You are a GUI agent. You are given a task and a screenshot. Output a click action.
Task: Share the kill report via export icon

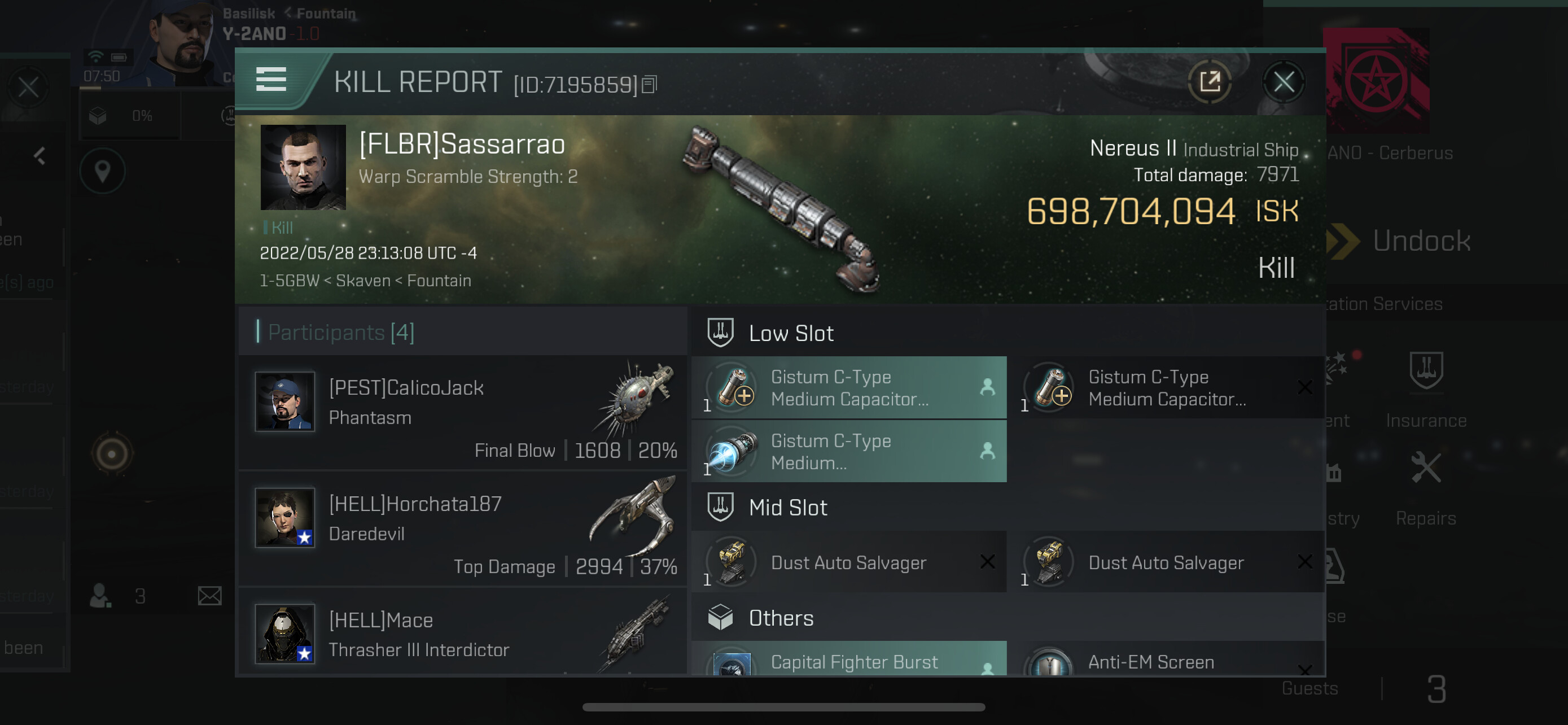click(1210, 81)
